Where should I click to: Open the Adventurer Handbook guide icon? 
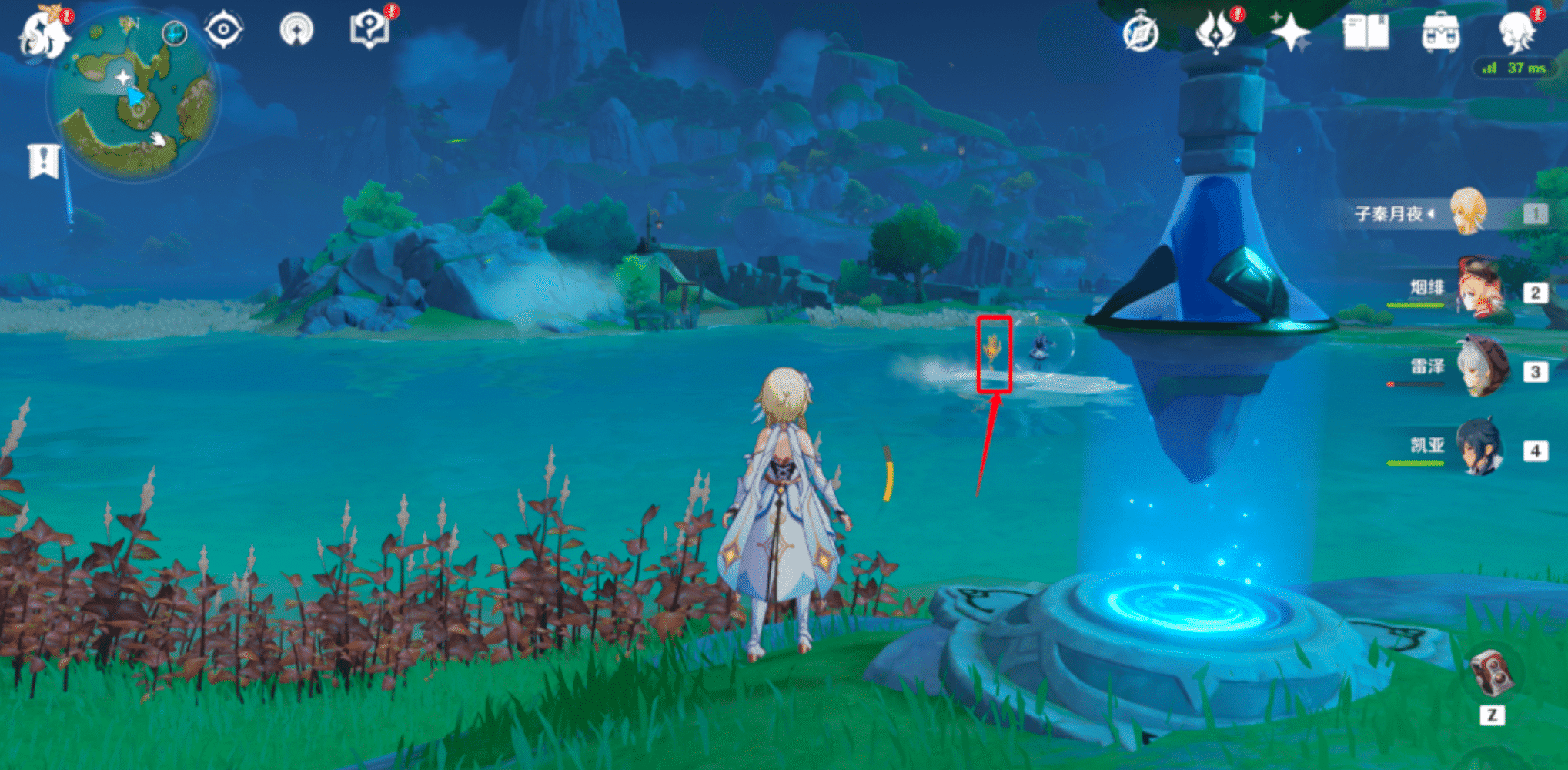coord(369,28)
